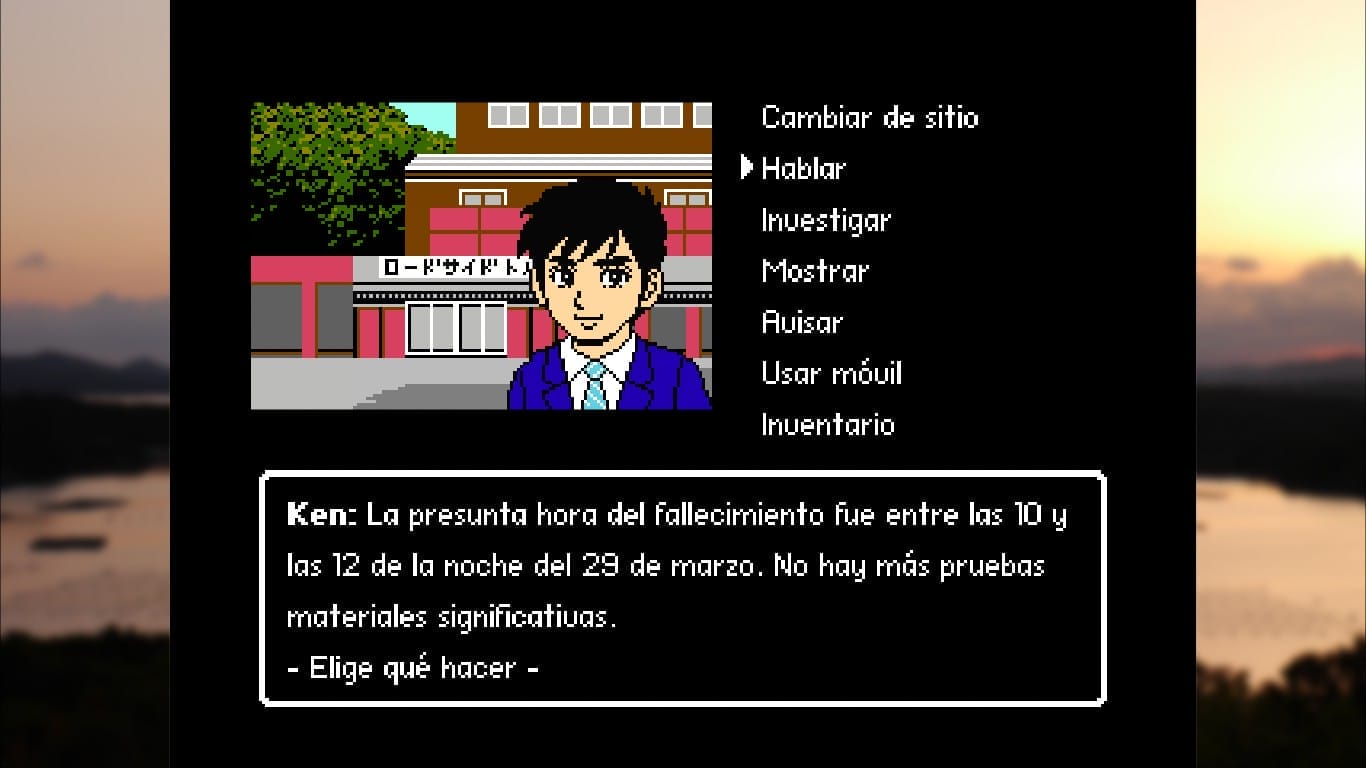
Task: Select the "Hablar" menu option
Action: click(x=802, y=168)
